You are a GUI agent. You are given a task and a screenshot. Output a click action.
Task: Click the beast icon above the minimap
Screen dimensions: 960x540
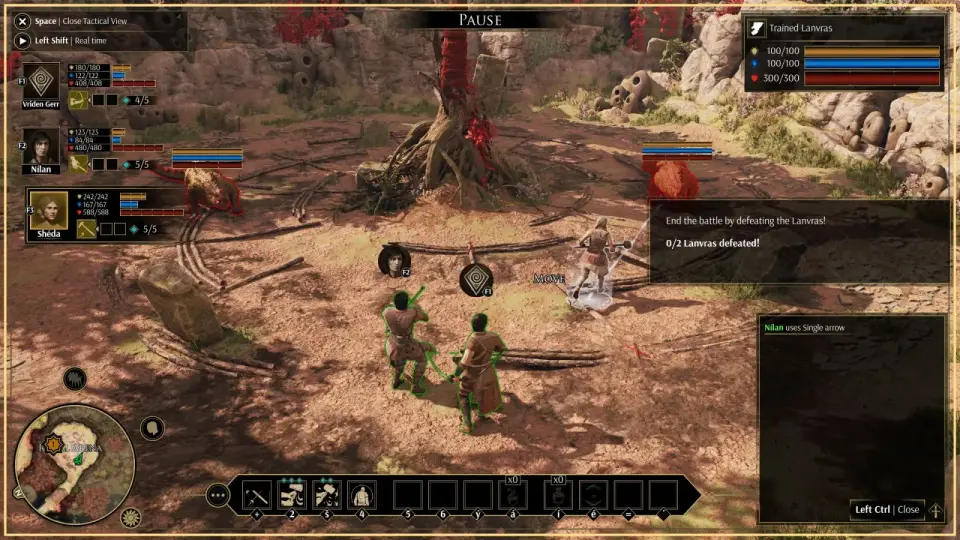(x=74, y=379)
